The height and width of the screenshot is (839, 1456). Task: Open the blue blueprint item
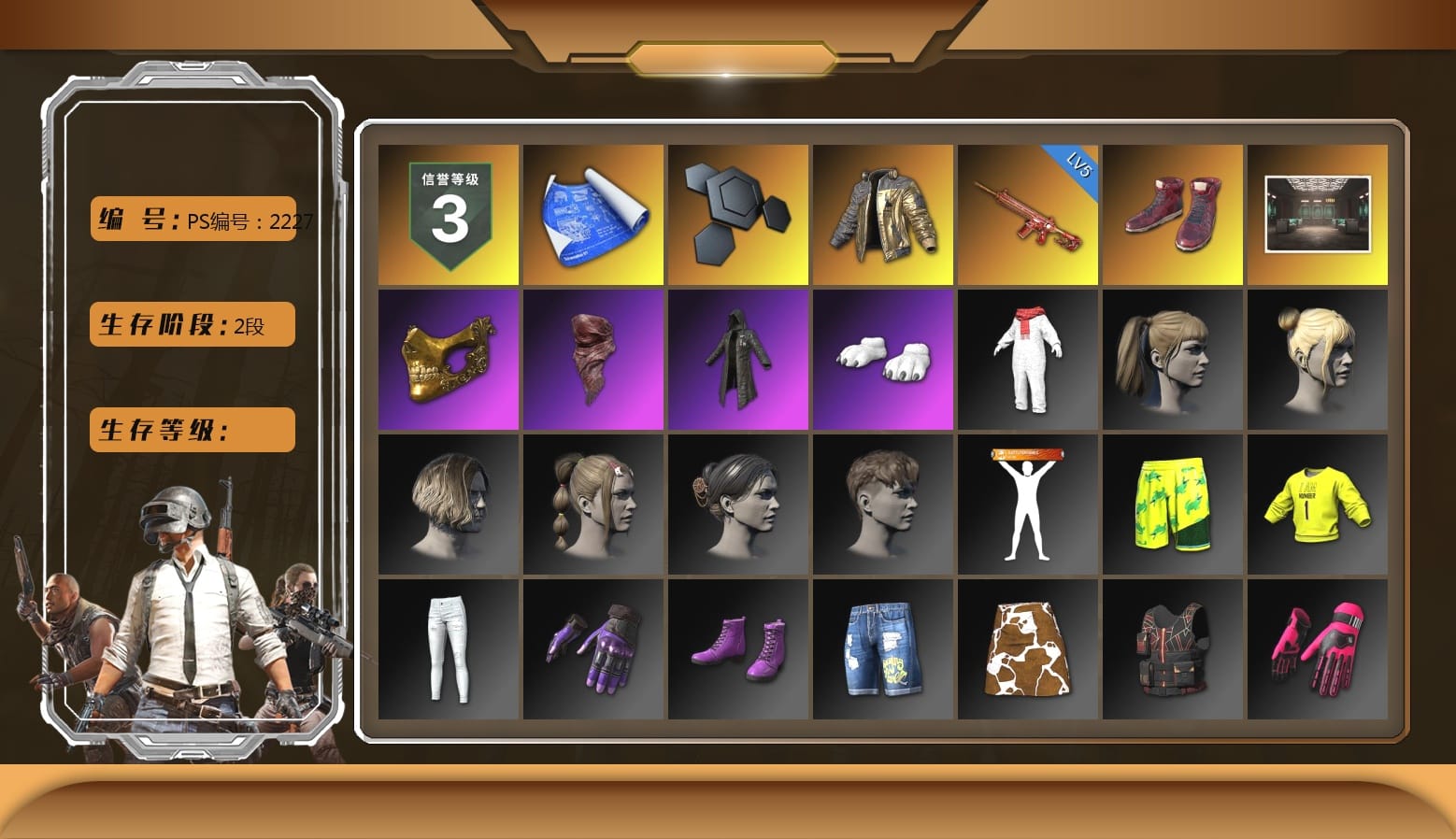click(x=592, y=214)
